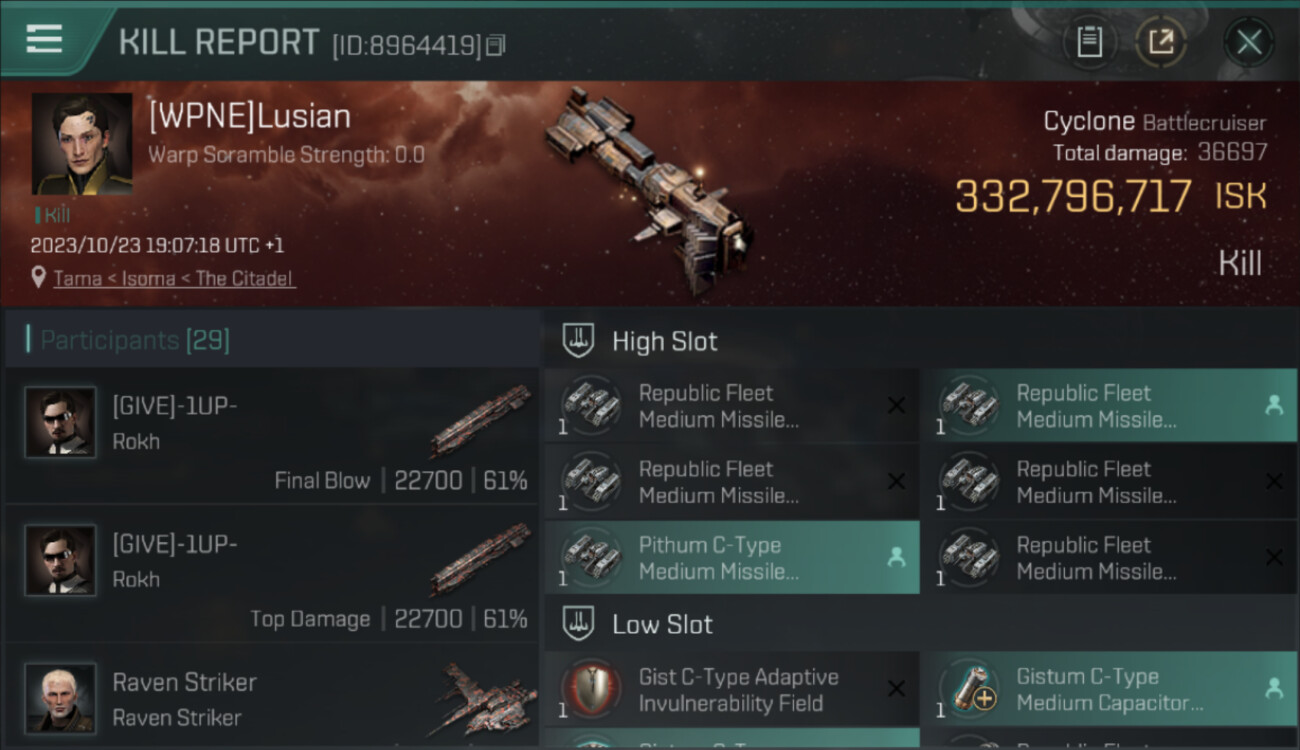The width and height of the screenshot is (1300, 750).
Task: Inspect the Pithum C-Type Medium Missile module
Action: pyautogui.click(x=731, y=558)
